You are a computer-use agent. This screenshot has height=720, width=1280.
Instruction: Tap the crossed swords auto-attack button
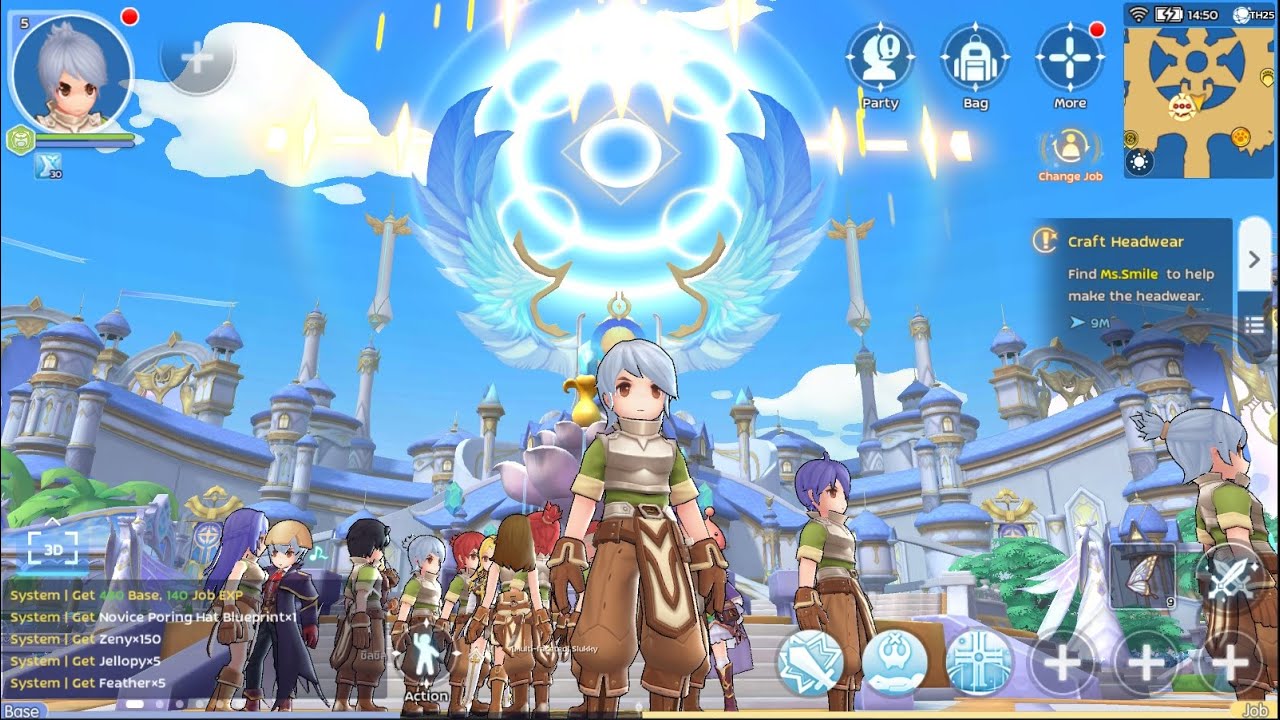pyautogui.click(x=1232, y=578)
